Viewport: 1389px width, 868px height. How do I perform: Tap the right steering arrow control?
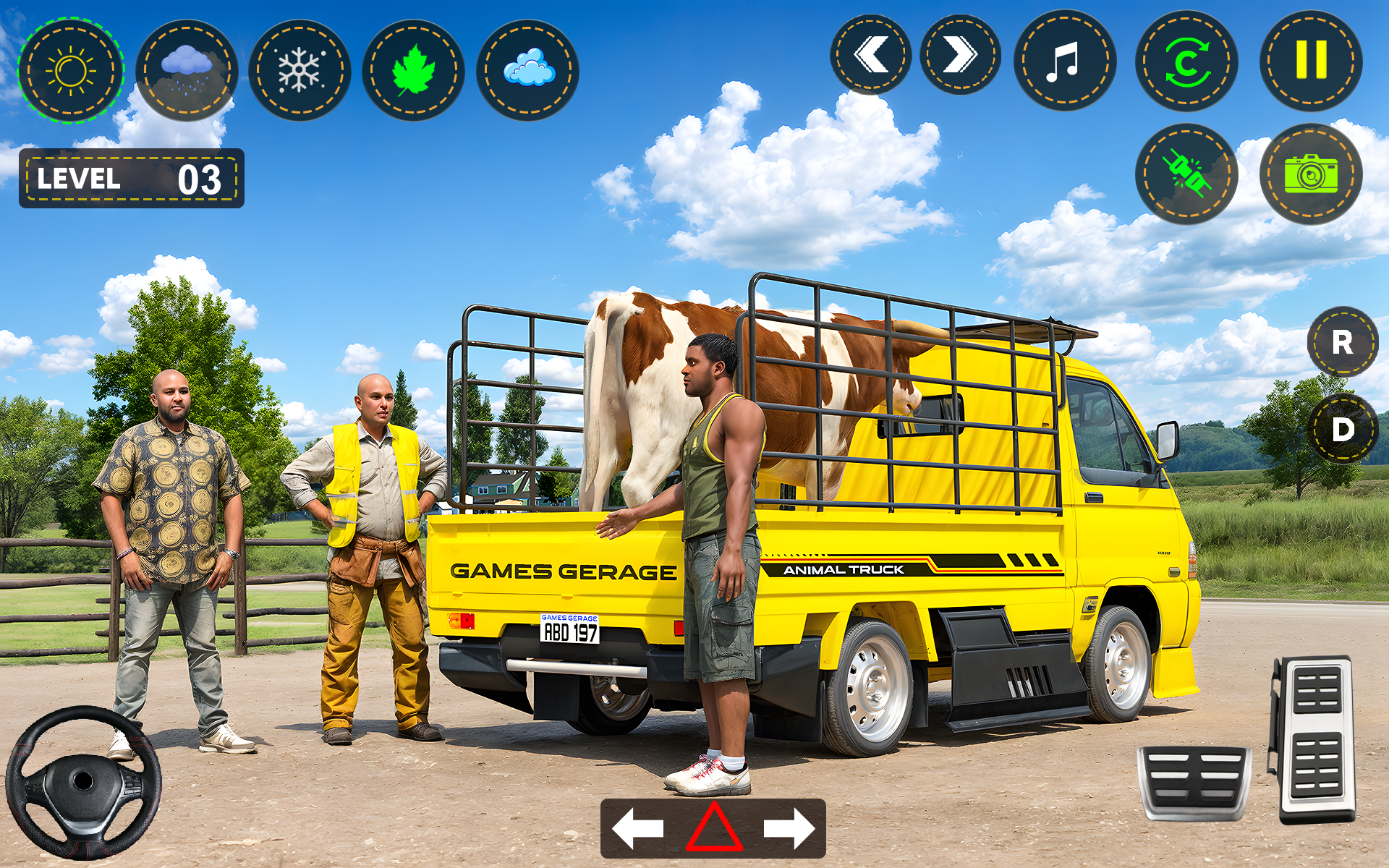pyautogui.click(x=789, y=827)
